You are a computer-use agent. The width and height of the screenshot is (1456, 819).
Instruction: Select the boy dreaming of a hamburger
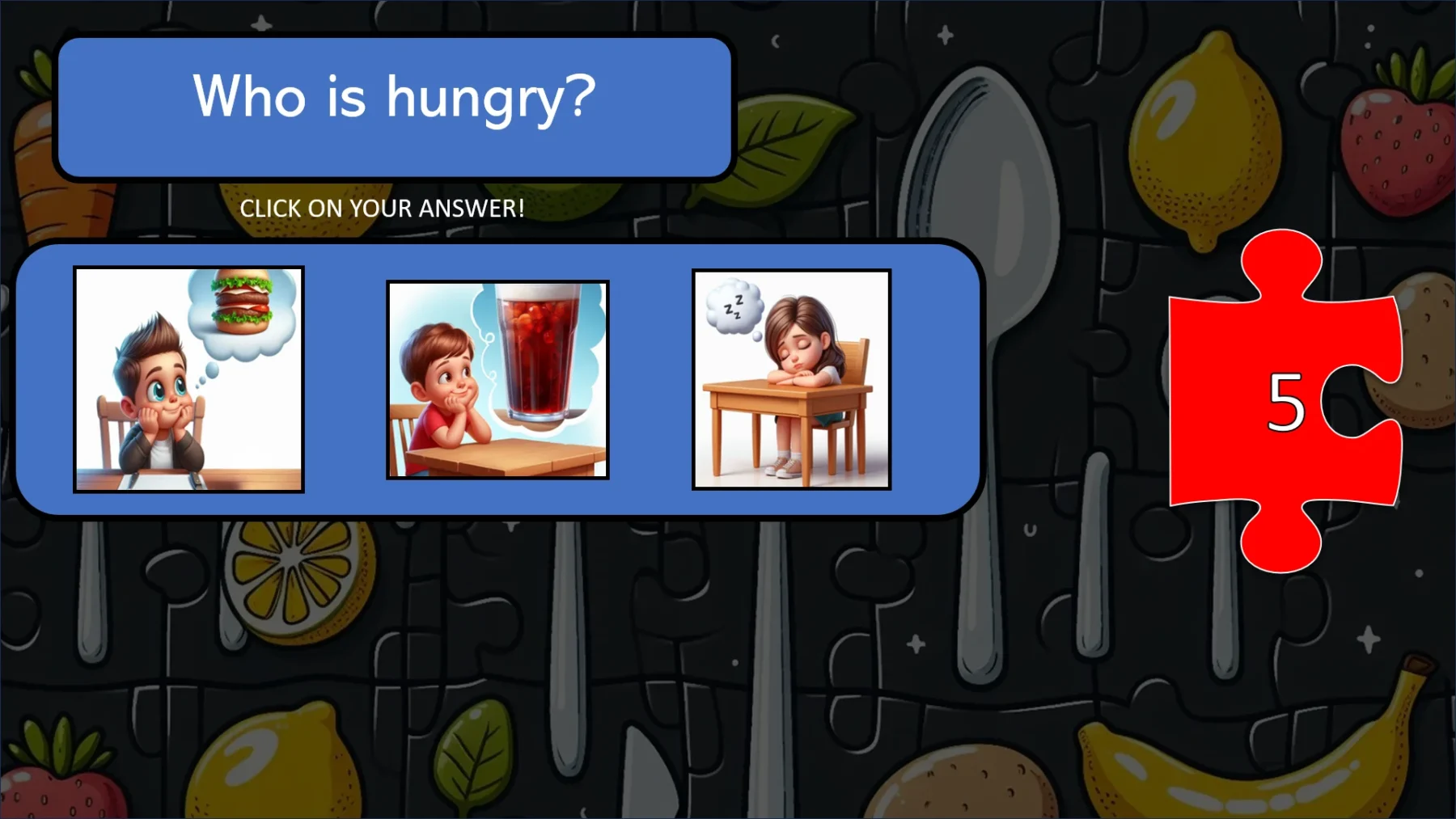(x=189, y=376)
